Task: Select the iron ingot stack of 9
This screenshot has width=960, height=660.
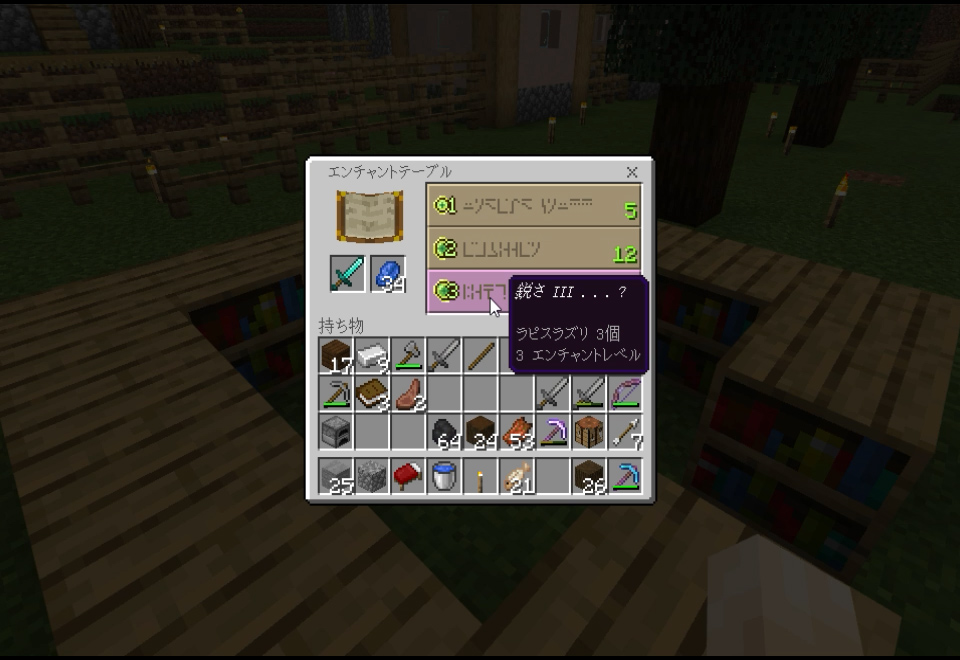Action: coord(373,355)
